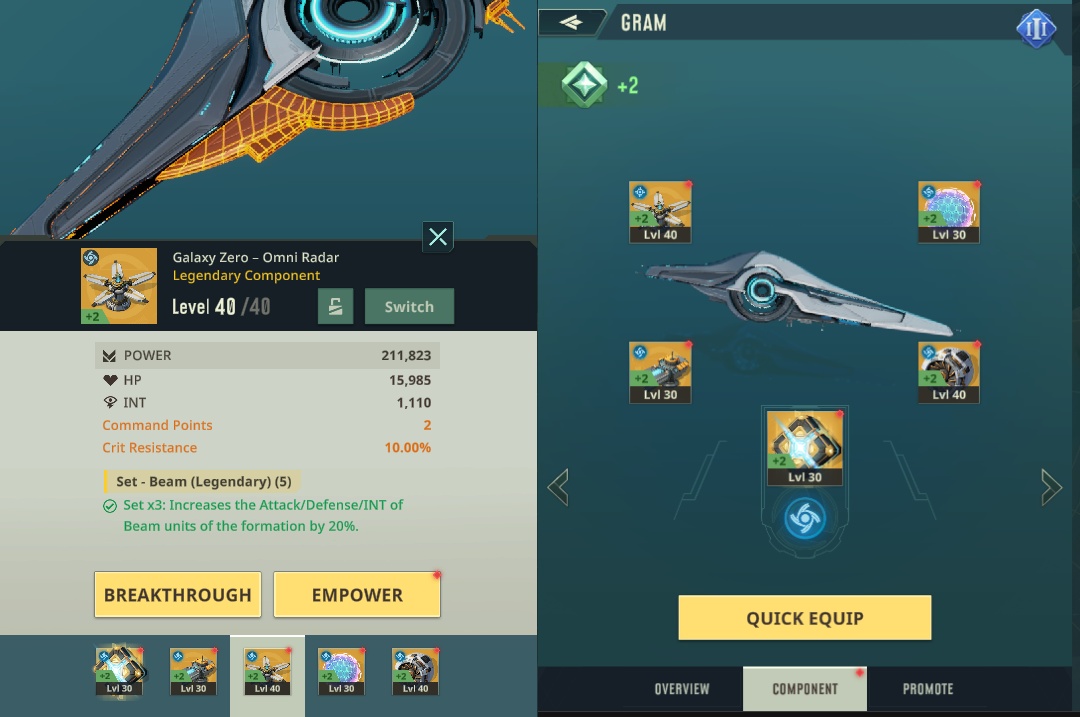Open the Breakthrough option
The width and height of the screenshot is (1080, 717).
click(178, 595)
